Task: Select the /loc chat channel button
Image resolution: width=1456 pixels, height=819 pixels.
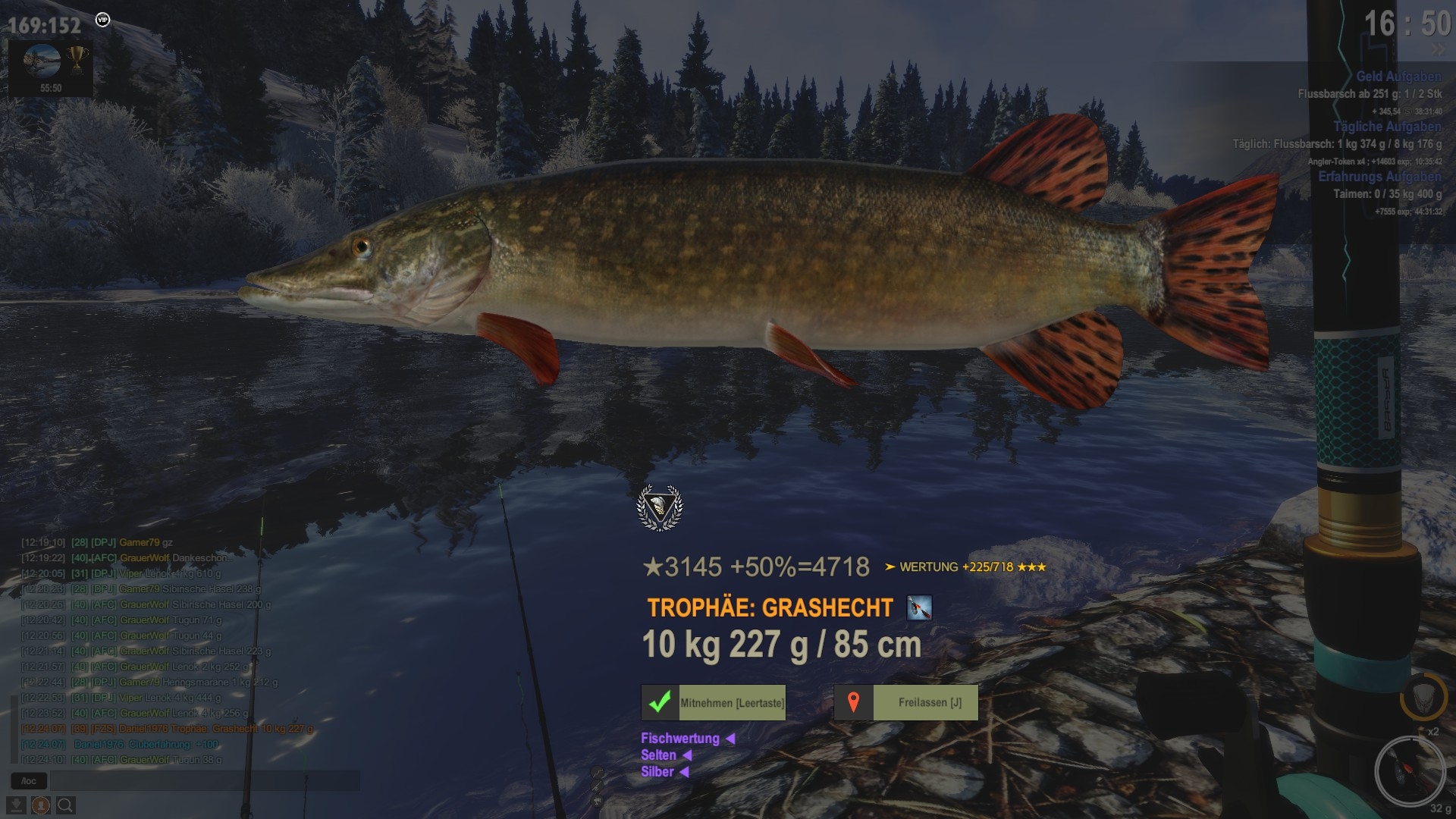Action: 29,780
